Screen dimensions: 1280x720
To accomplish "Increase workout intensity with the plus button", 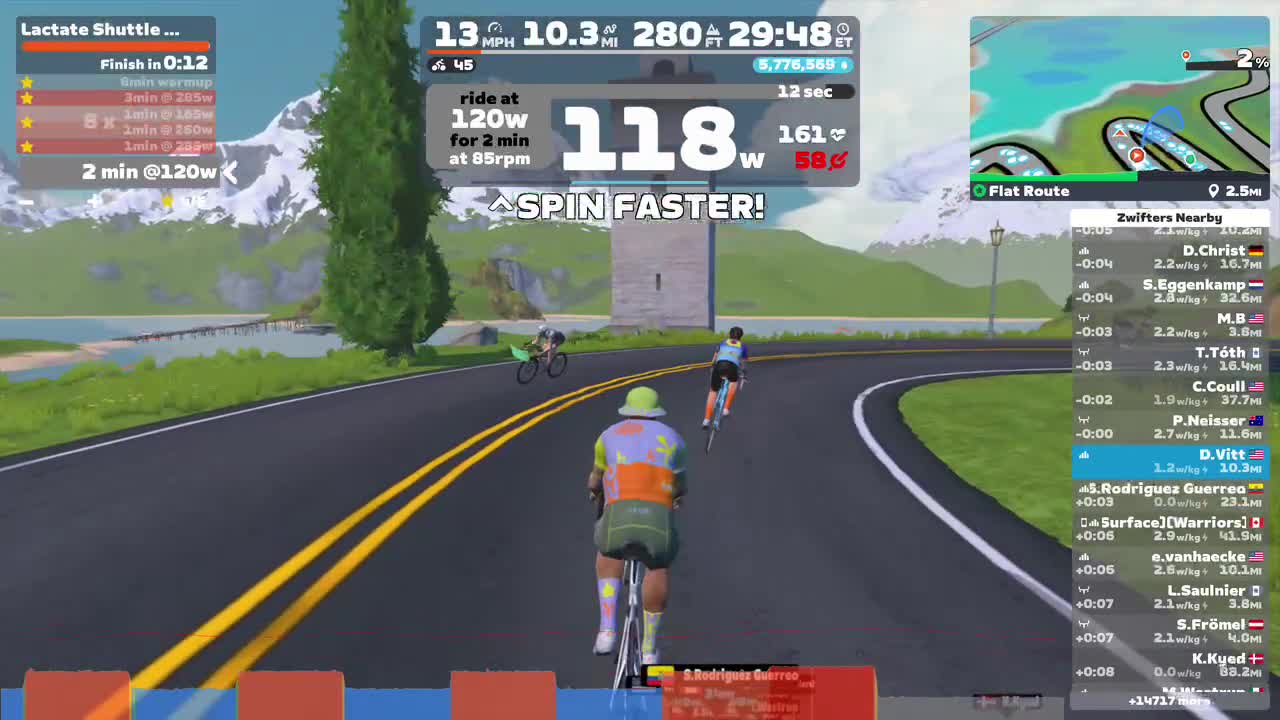I will pos(93,201).
